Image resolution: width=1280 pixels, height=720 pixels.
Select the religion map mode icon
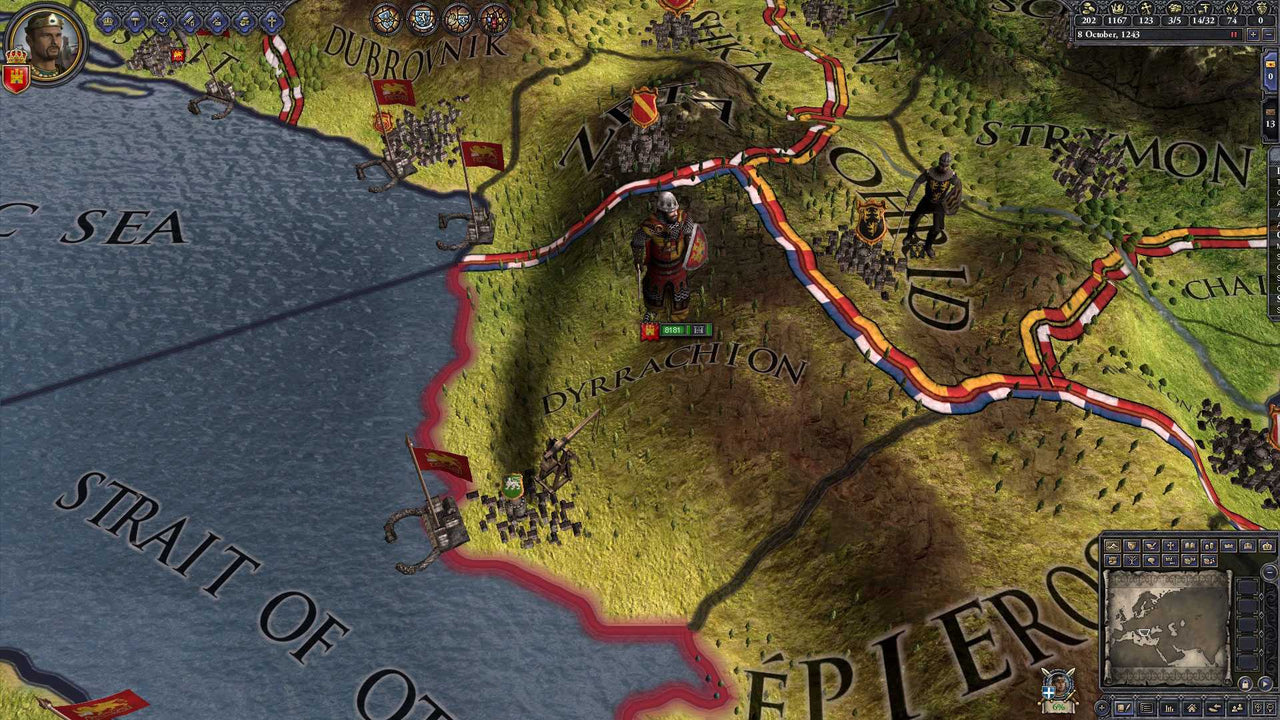click(x=1169, y=545)
